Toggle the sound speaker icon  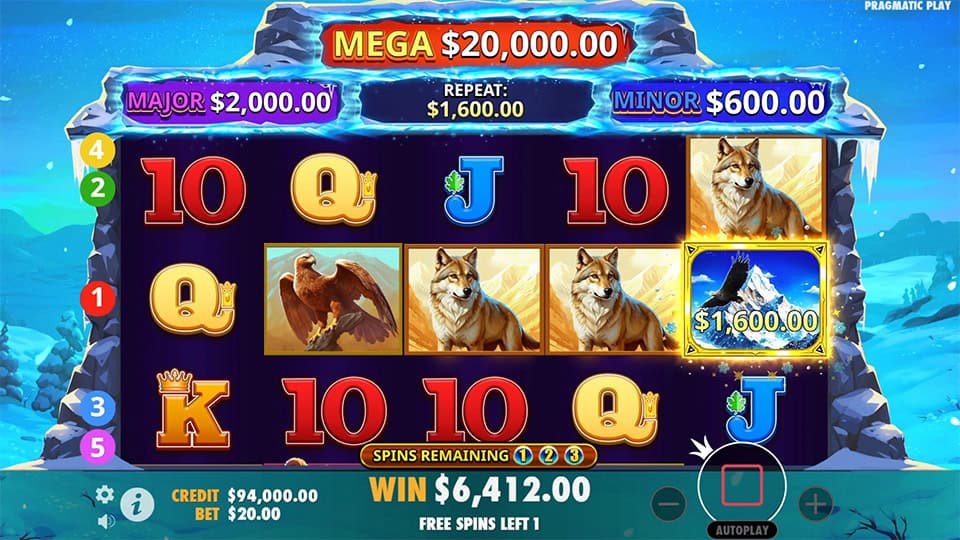[x=105, y=520]
